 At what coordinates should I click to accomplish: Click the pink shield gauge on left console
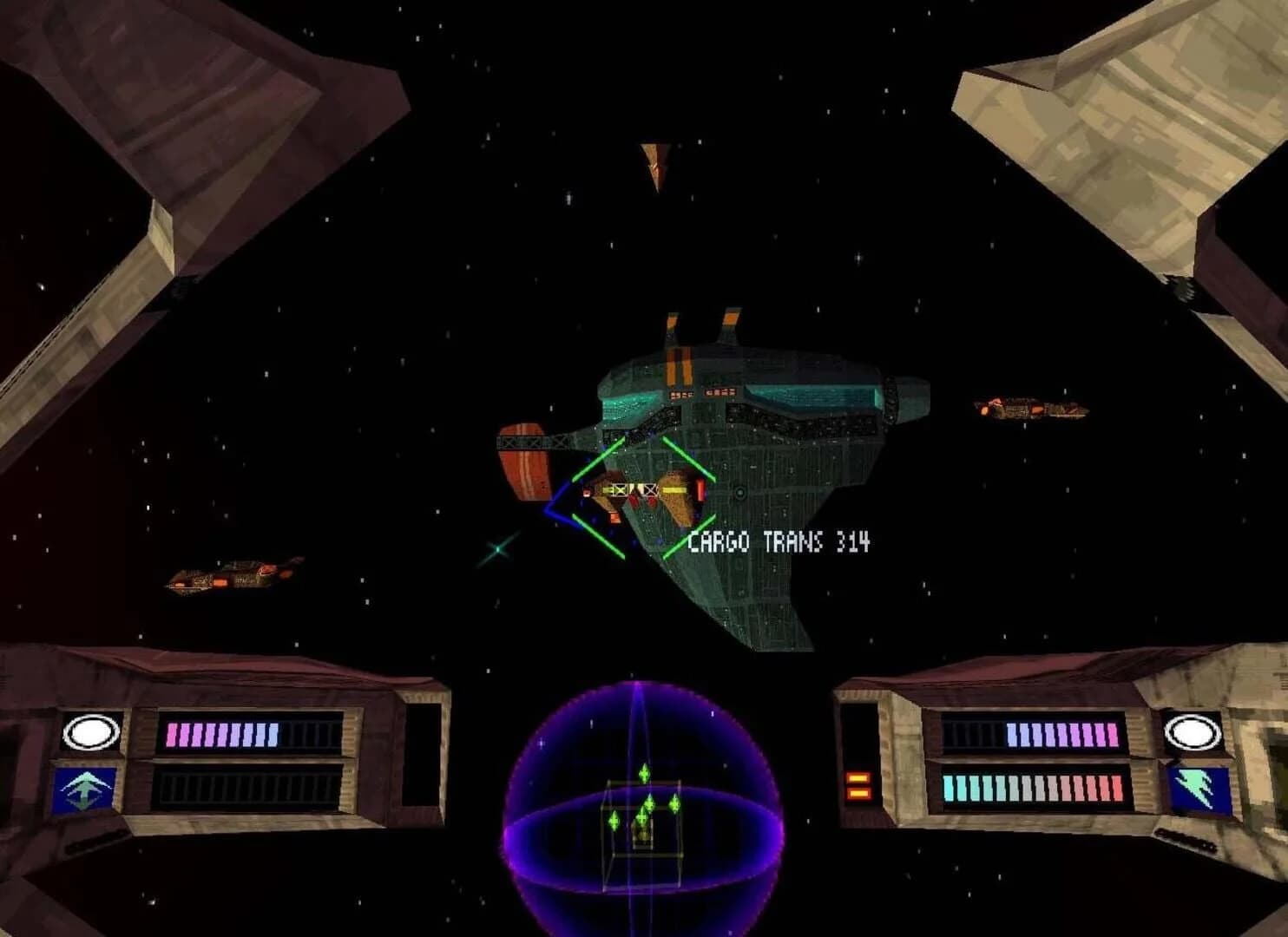[x=221, y=733]
